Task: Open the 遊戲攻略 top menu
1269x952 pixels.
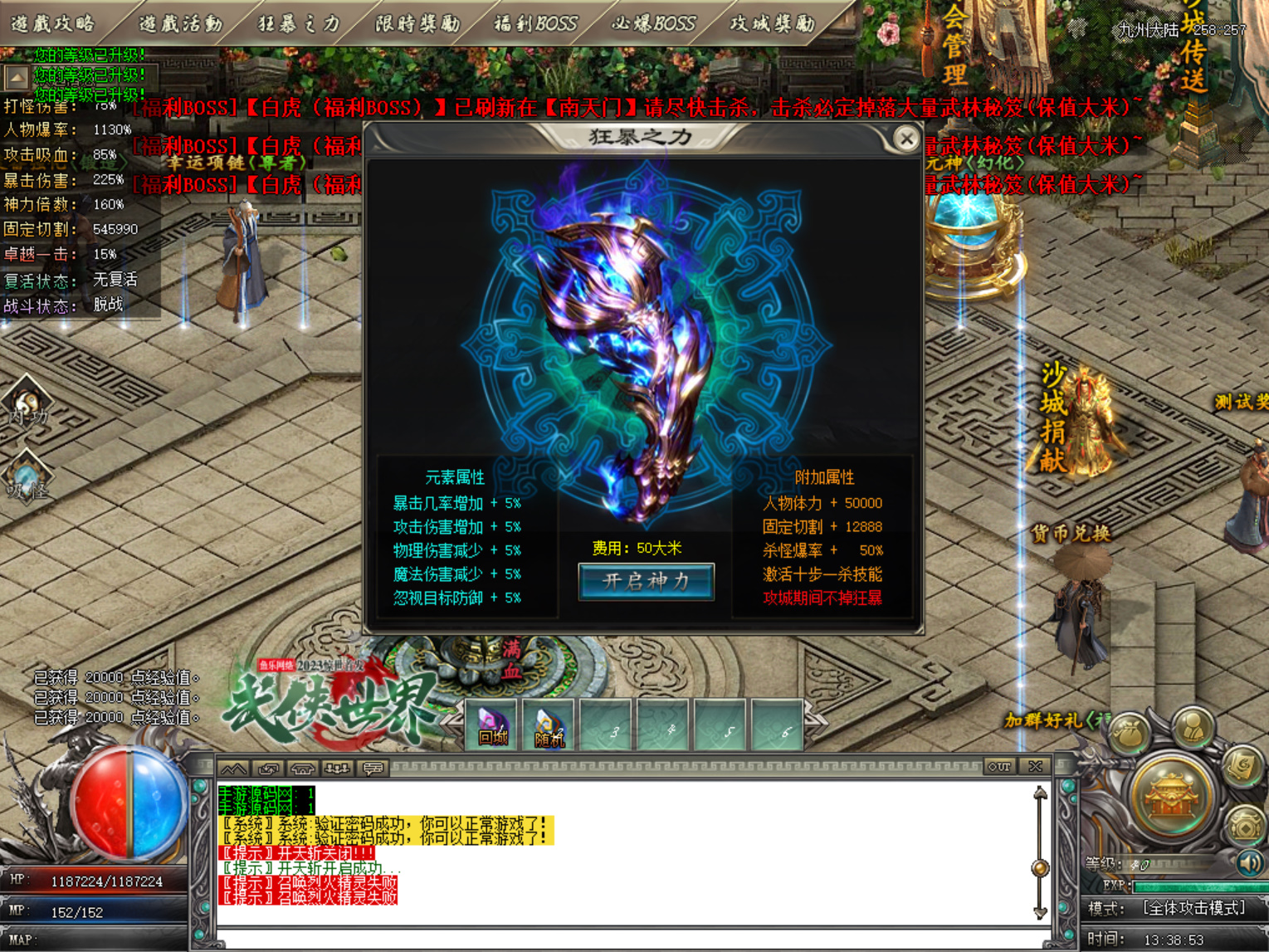Action: coord(54,22)
